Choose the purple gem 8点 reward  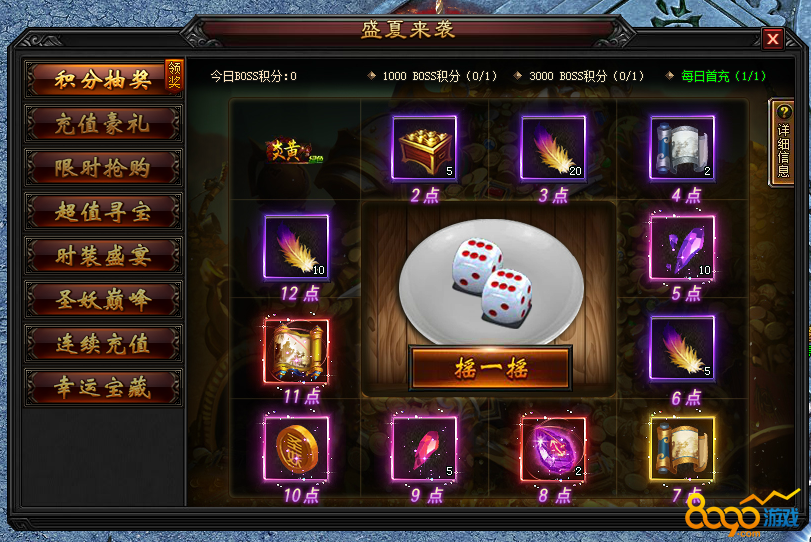(x=553, y=447)
